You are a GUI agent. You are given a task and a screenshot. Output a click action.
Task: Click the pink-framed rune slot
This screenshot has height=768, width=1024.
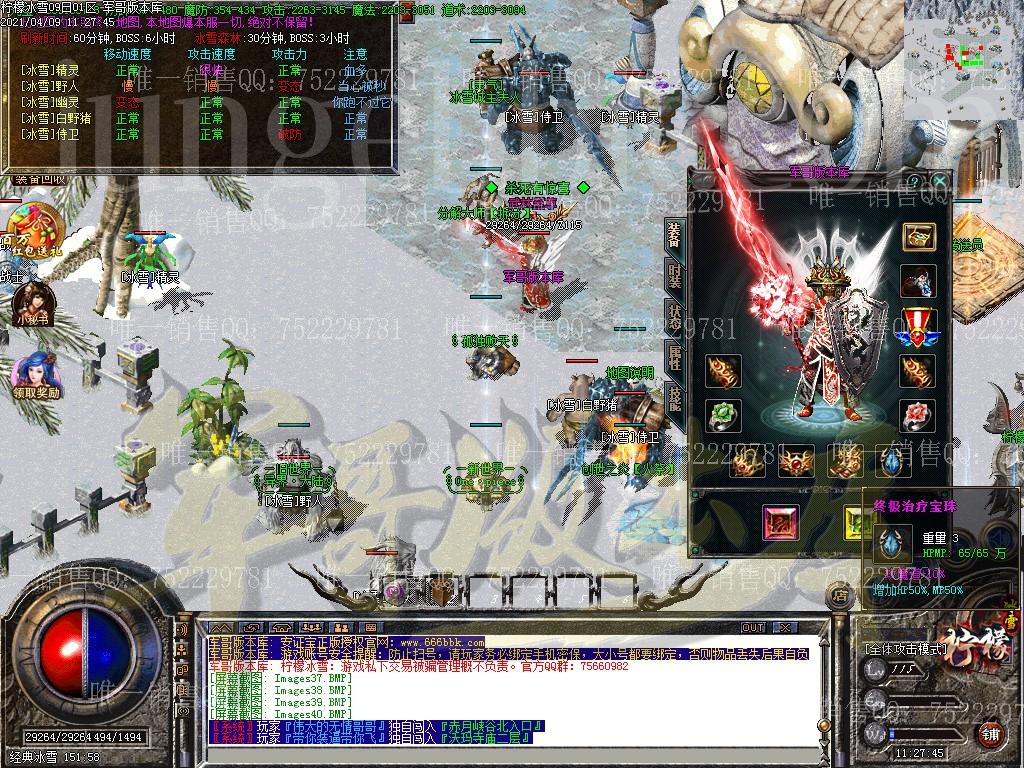tap(781, 522)
